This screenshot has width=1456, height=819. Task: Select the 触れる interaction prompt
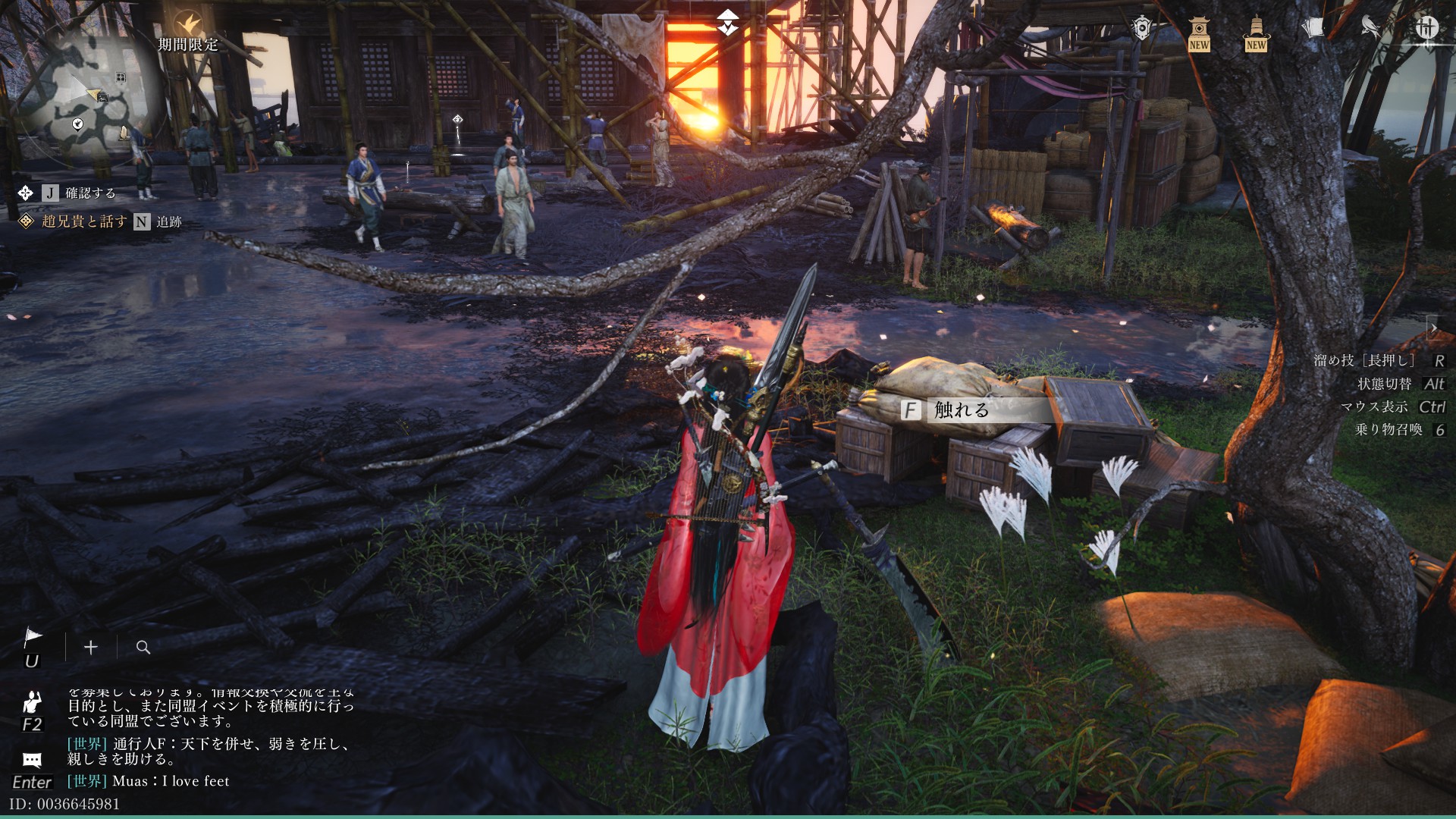961,410
